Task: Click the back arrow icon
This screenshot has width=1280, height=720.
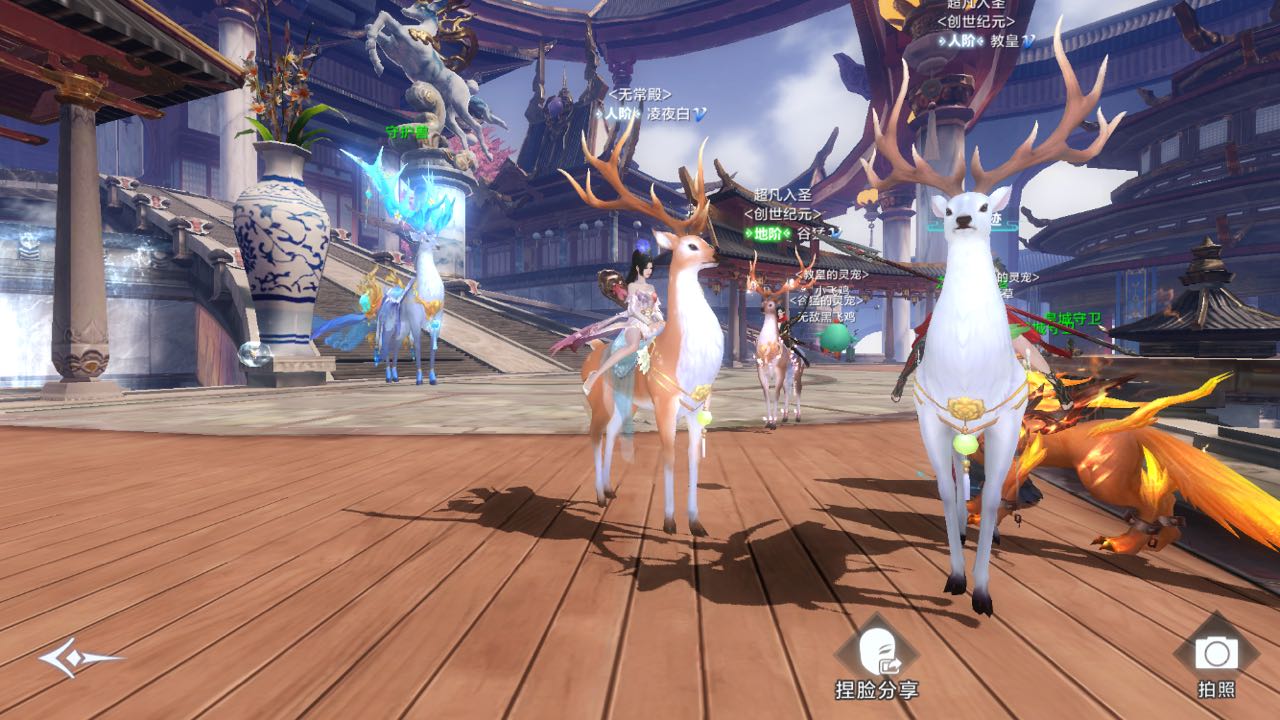Action: [x=79, y=657]
